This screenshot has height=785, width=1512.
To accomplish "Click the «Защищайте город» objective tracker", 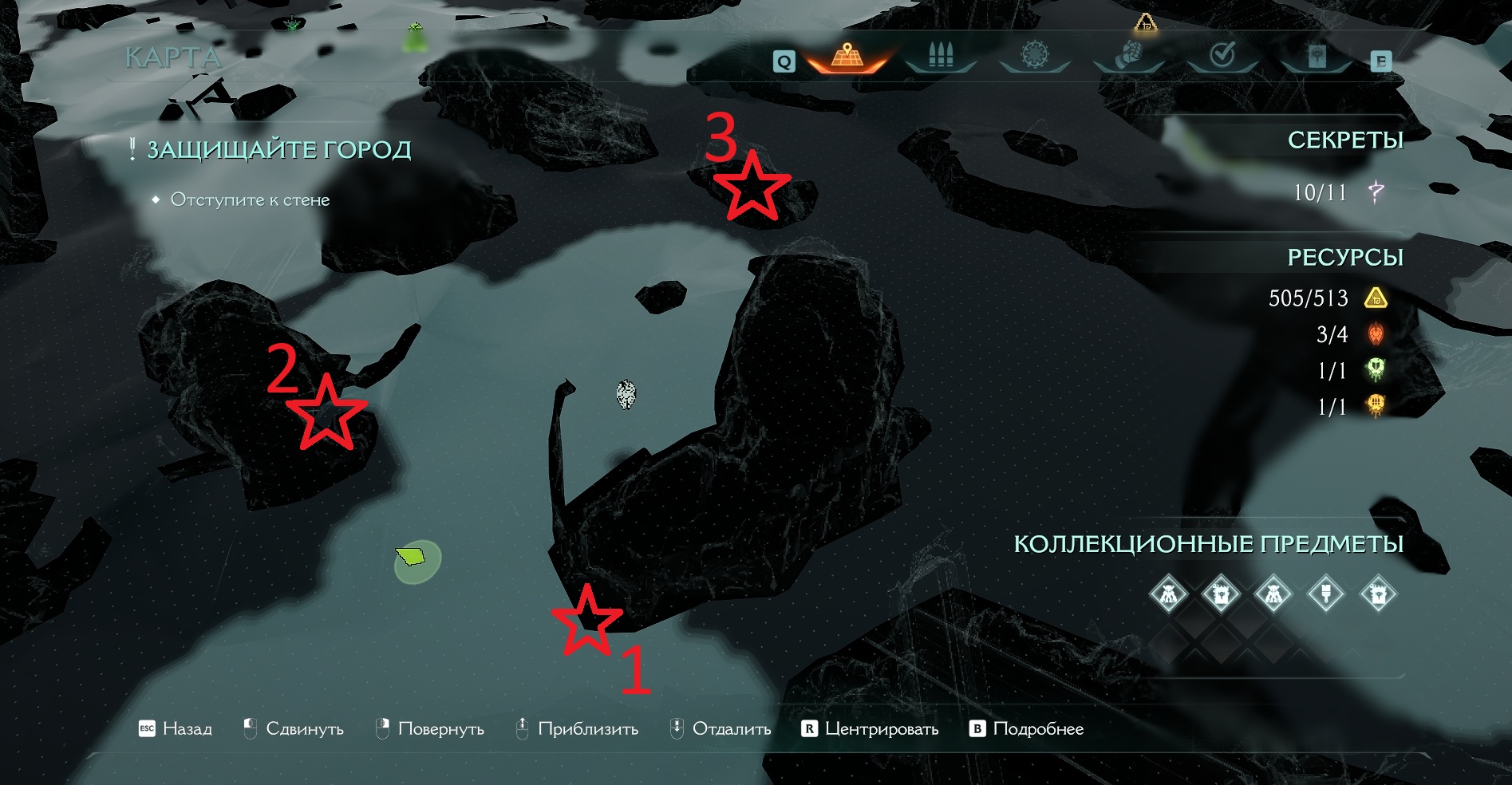I will coord(278,150).
